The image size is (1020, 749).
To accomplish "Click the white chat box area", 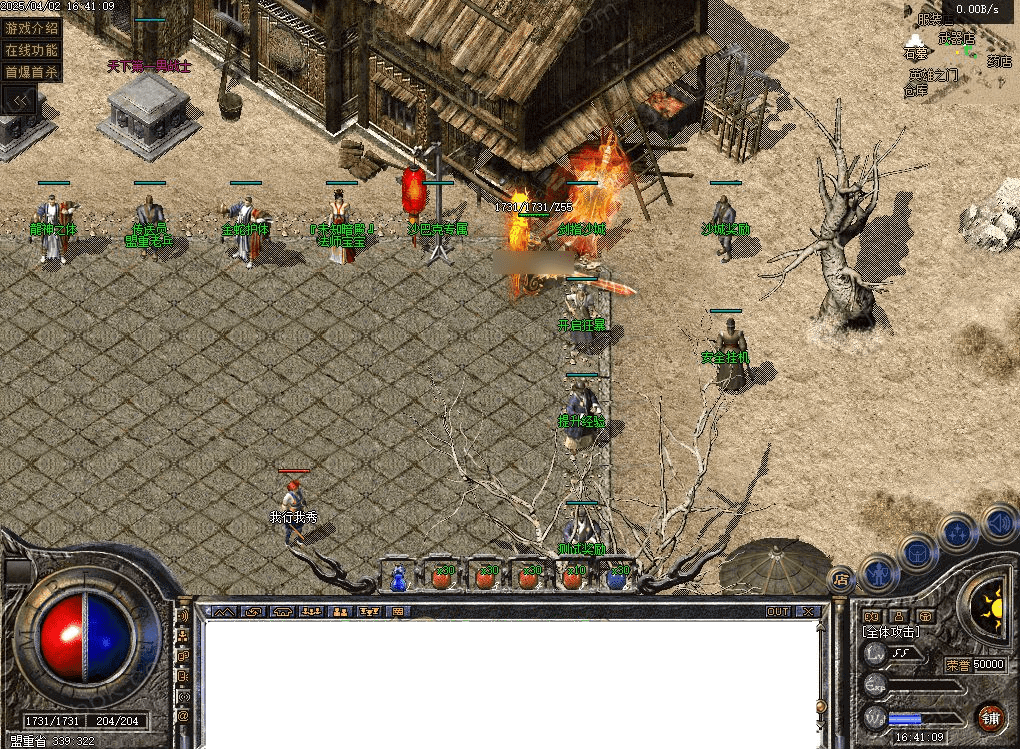I will [x=510, y=680].
